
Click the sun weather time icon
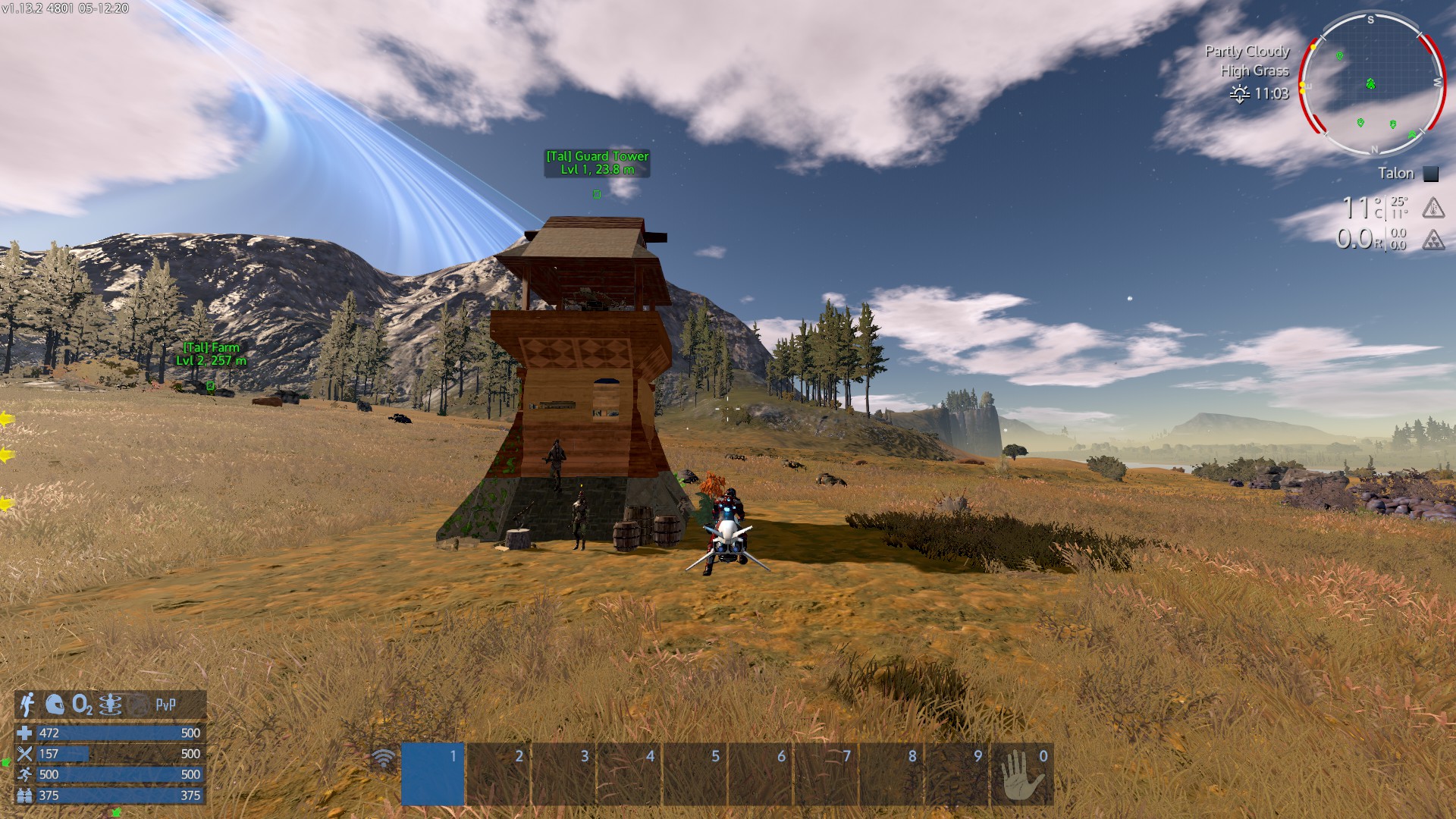coord(1240,94)
